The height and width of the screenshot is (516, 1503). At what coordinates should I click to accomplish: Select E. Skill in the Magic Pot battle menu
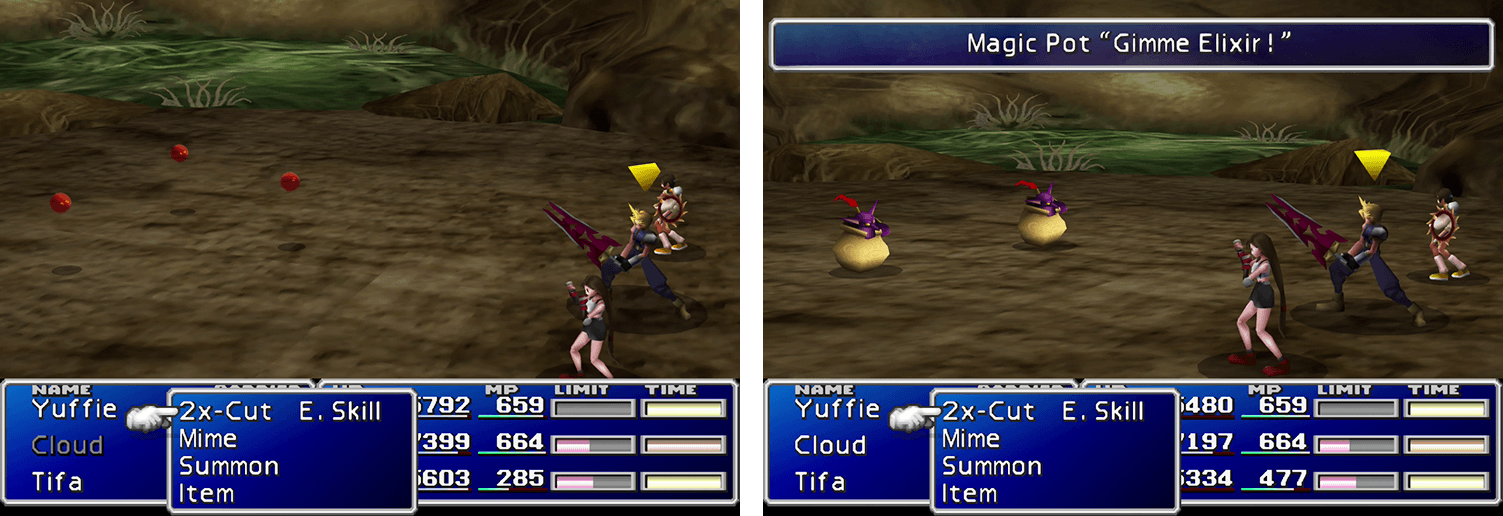(x=1103, y=411)
